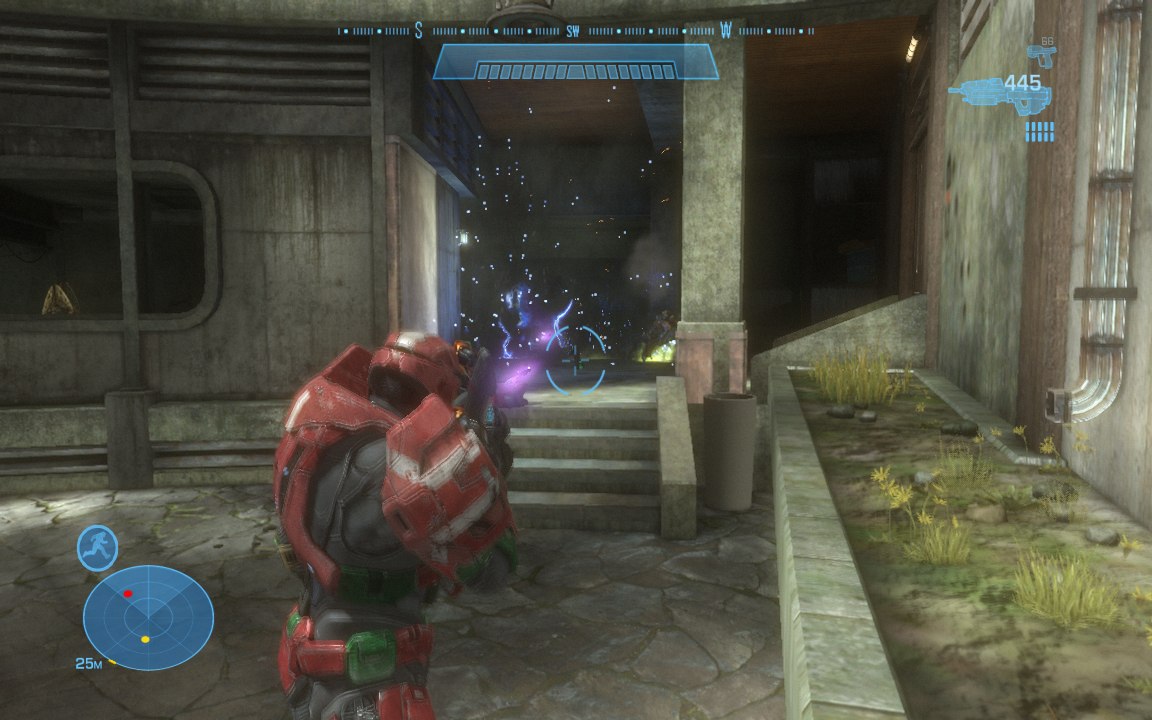The height and width of the screenshot is (720, 1152).
Task: Click the compass heading strip
Action: coord(575,31)
